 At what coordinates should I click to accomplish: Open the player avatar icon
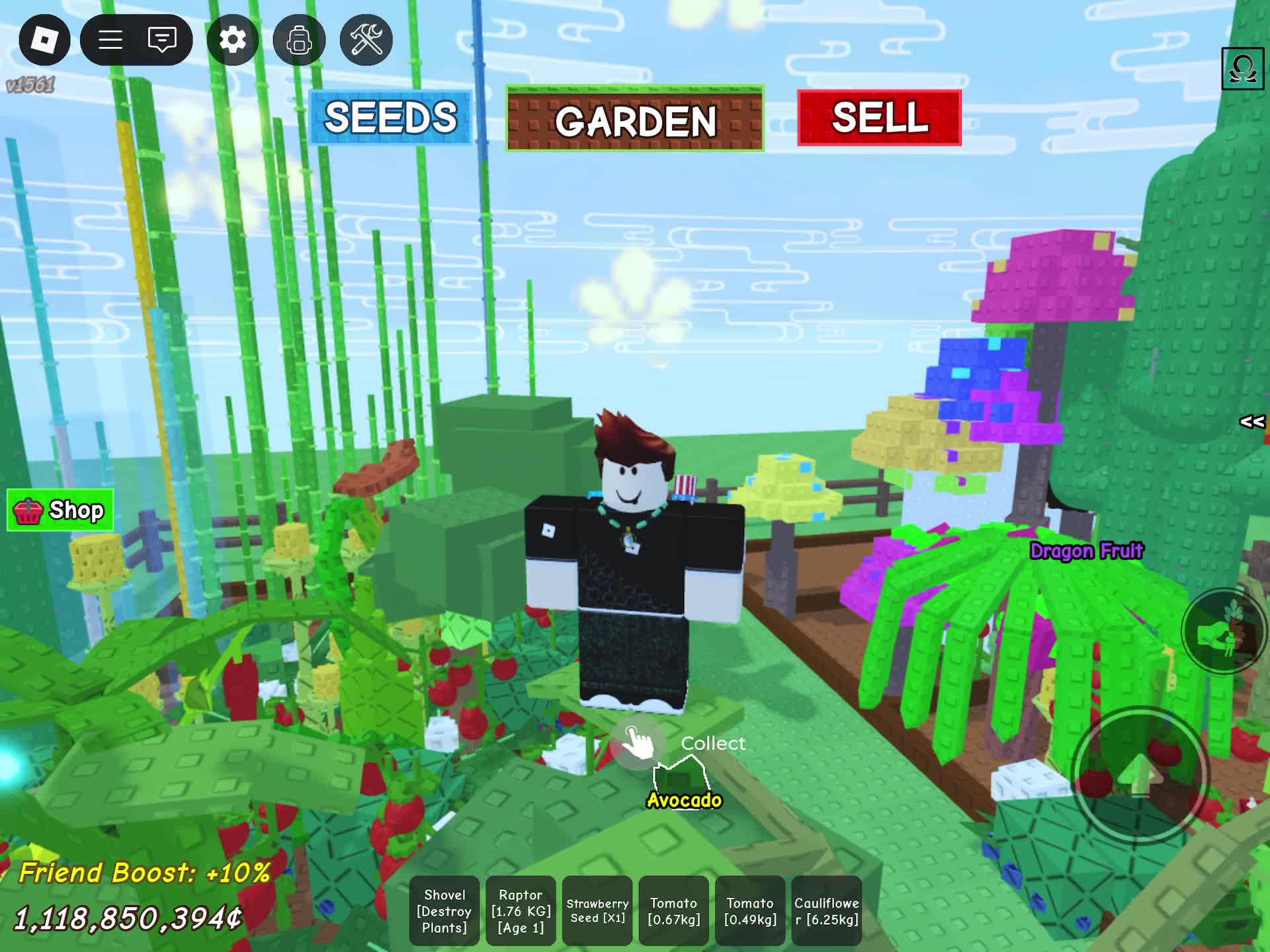1242,68
